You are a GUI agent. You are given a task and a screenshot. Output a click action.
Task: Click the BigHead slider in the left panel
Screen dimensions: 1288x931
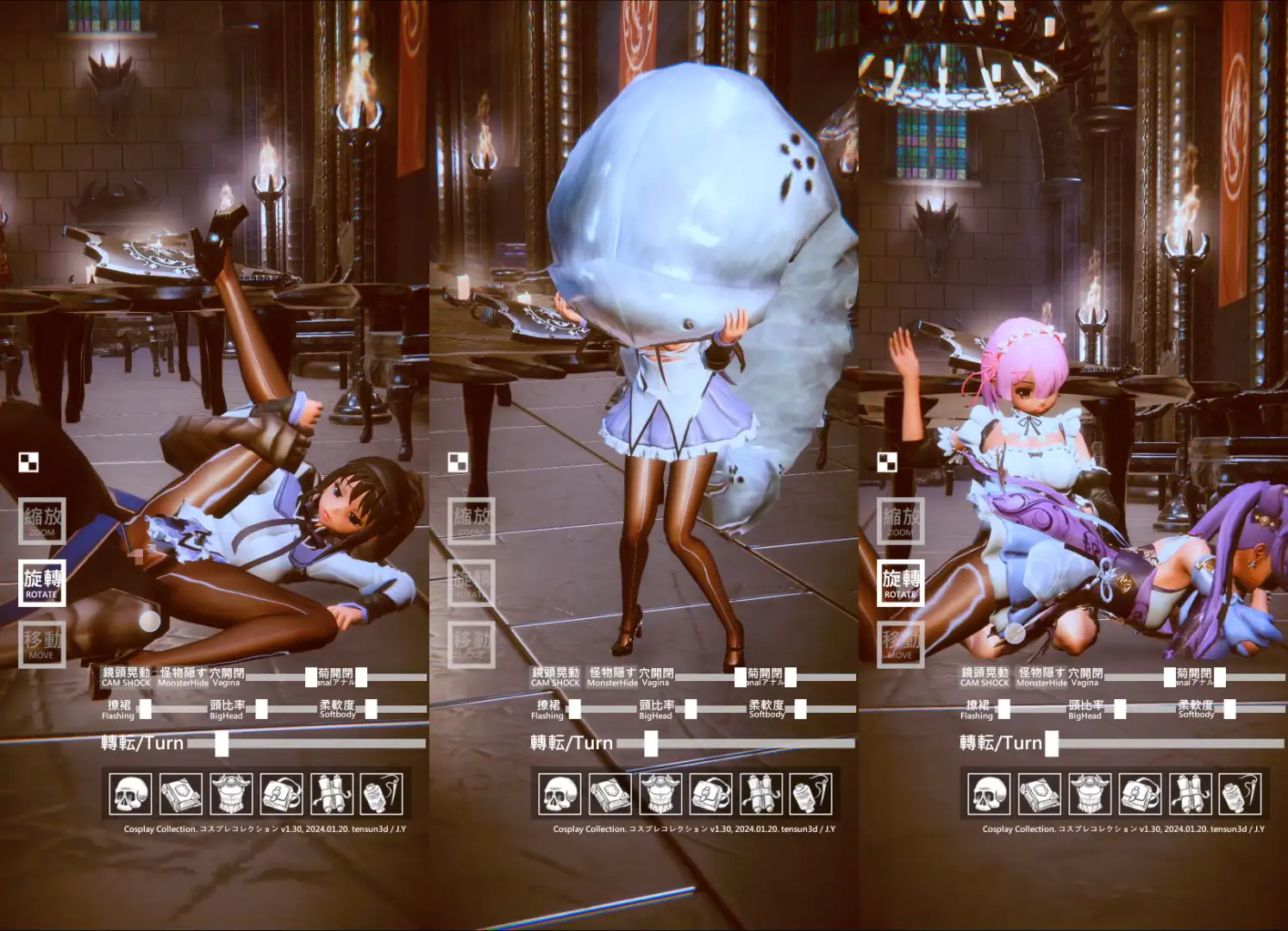261,709
